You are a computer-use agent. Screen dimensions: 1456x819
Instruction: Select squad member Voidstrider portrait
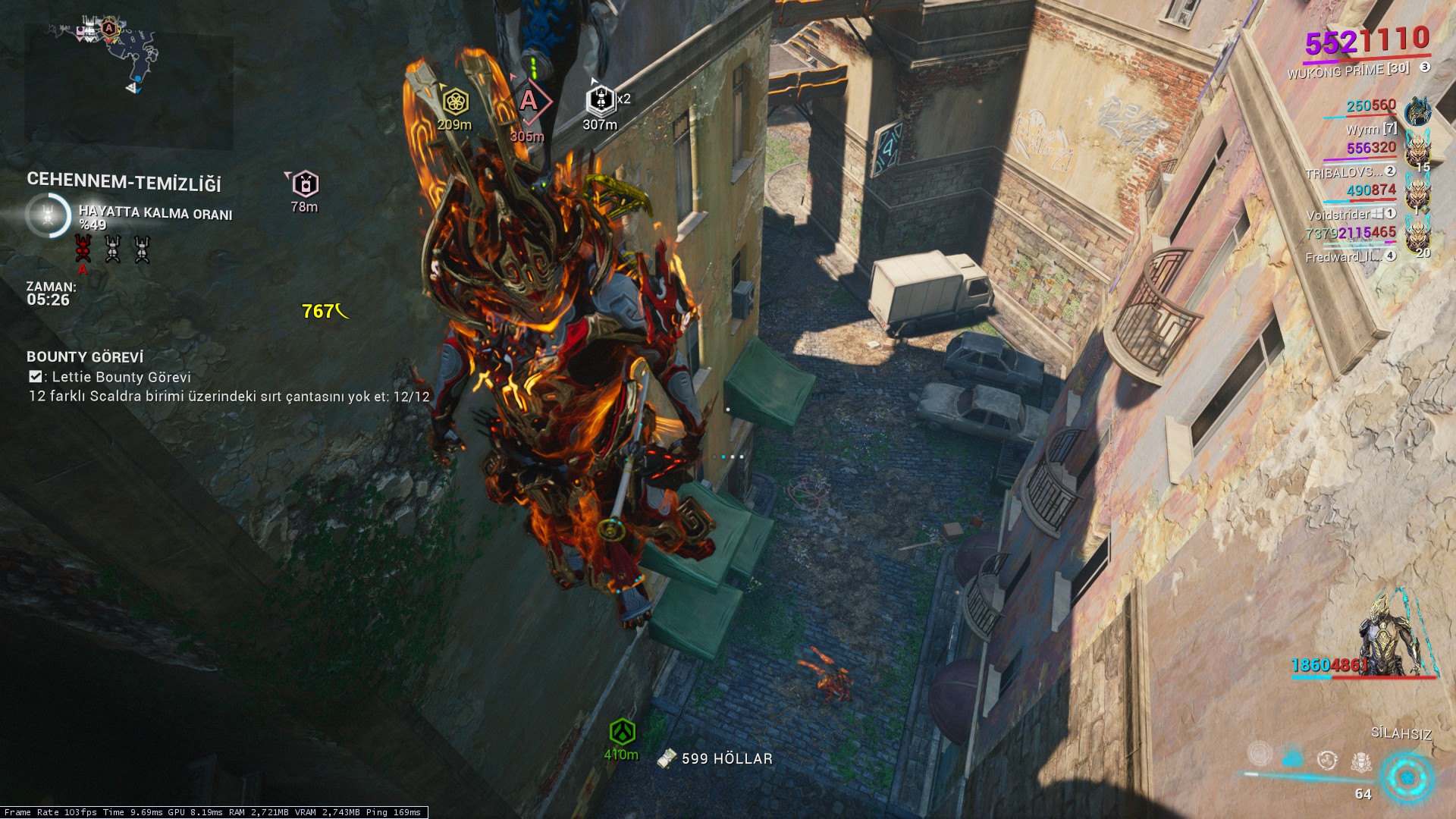(x=1417, y=196)
